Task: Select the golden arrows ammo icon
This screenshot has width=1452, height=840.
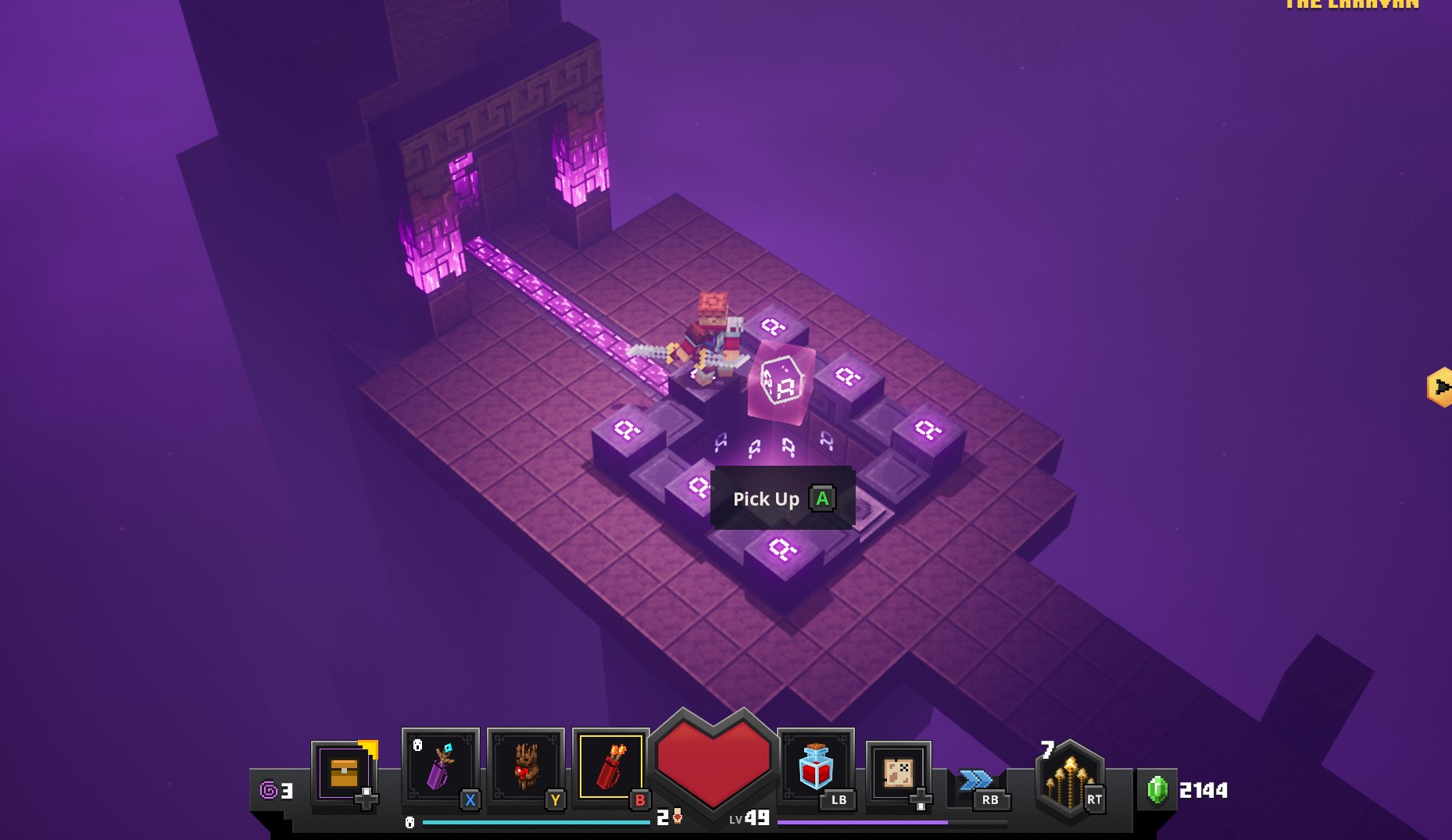Action: click(x=1069, y=780)
